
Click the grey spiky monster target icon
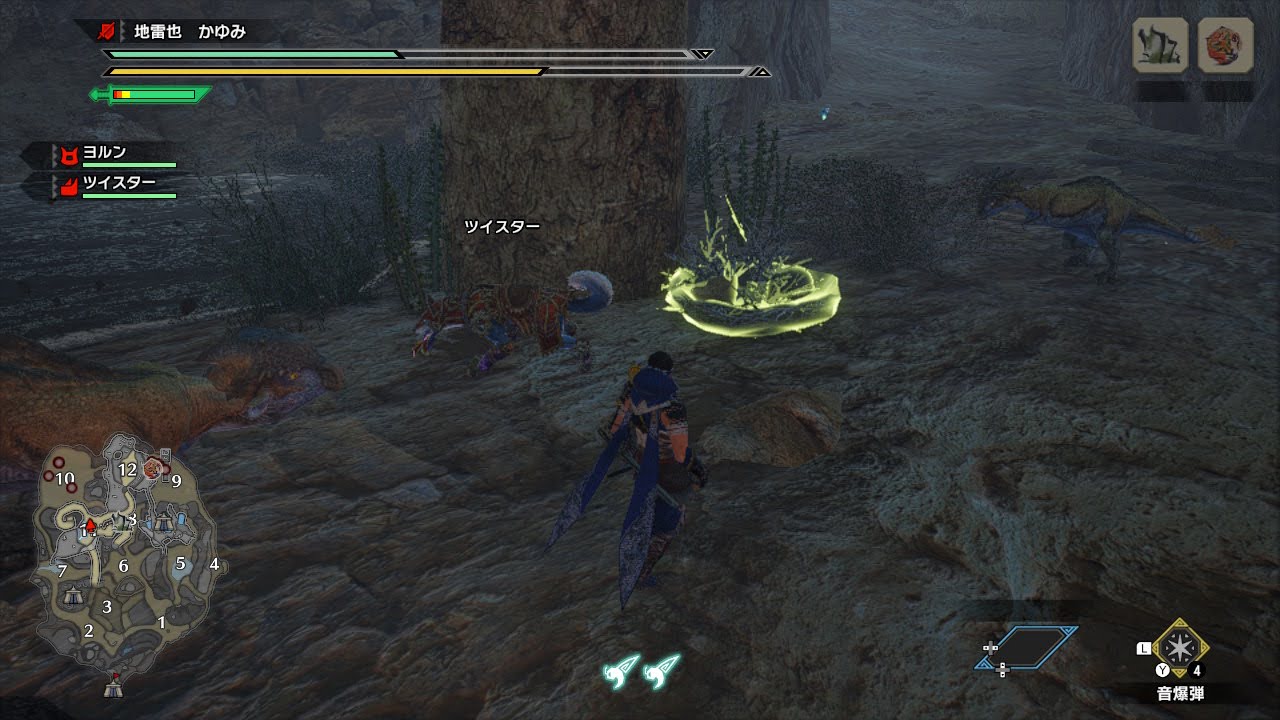[x=1159, y=45]
